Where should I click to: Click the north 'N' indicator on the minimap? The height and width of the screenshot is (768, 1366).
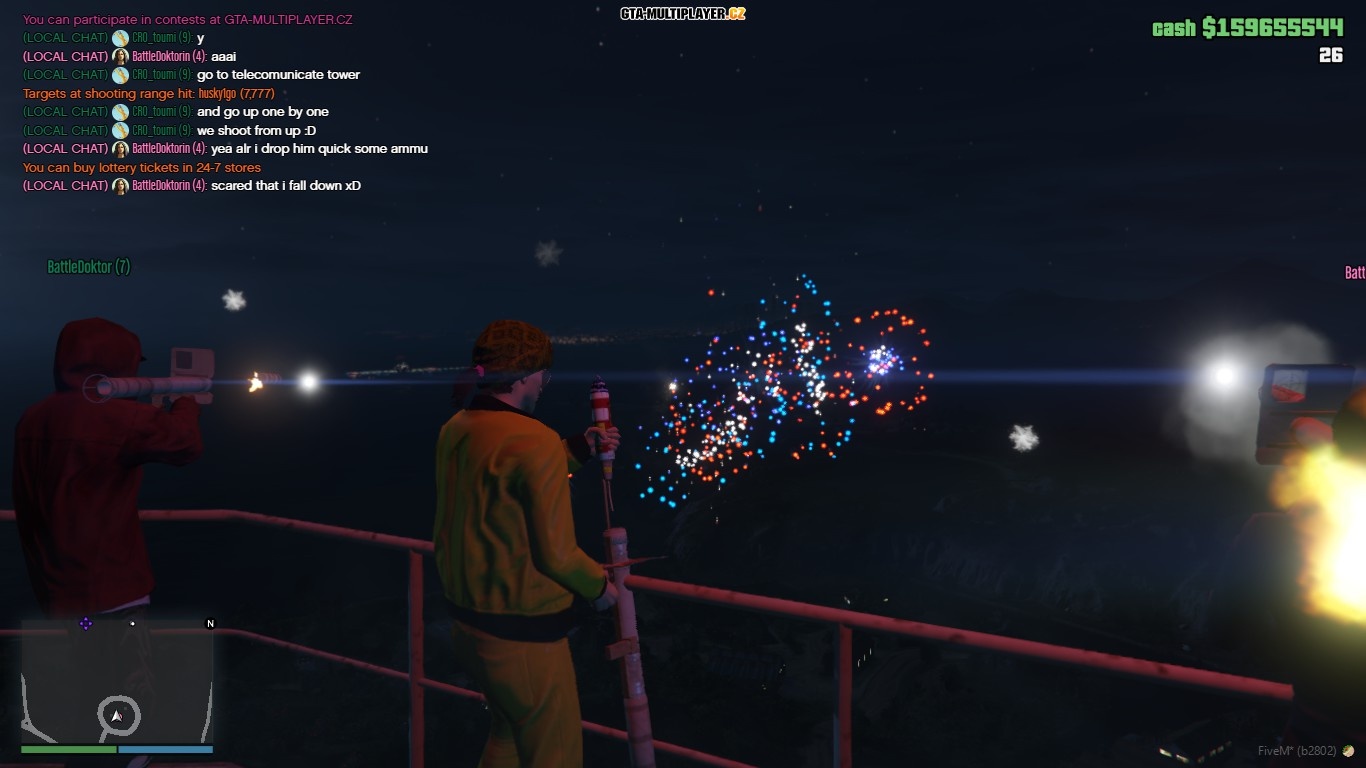point(210,623)
